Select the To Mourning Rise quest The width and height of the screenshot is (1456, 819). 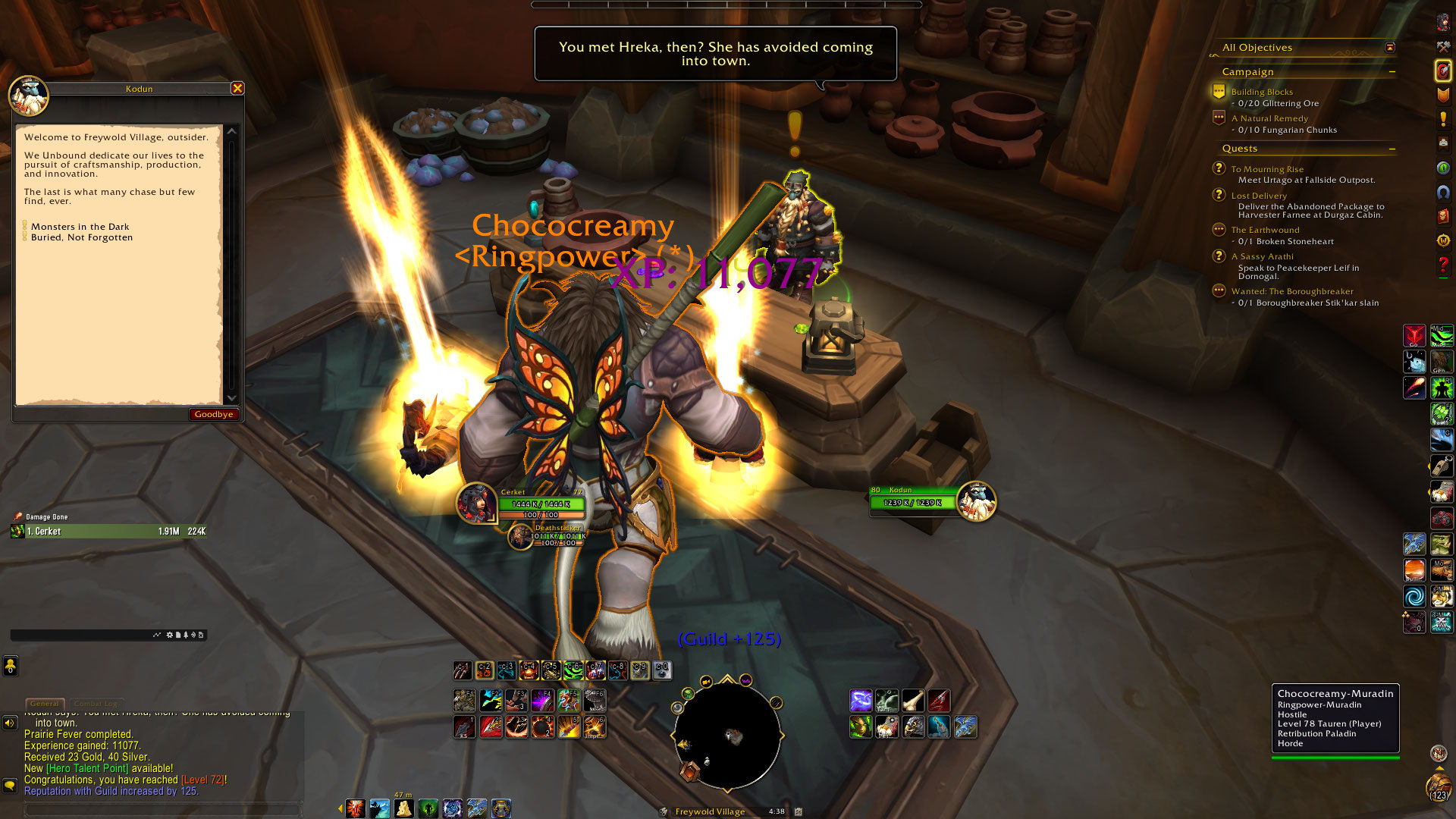pos(1267,169)
